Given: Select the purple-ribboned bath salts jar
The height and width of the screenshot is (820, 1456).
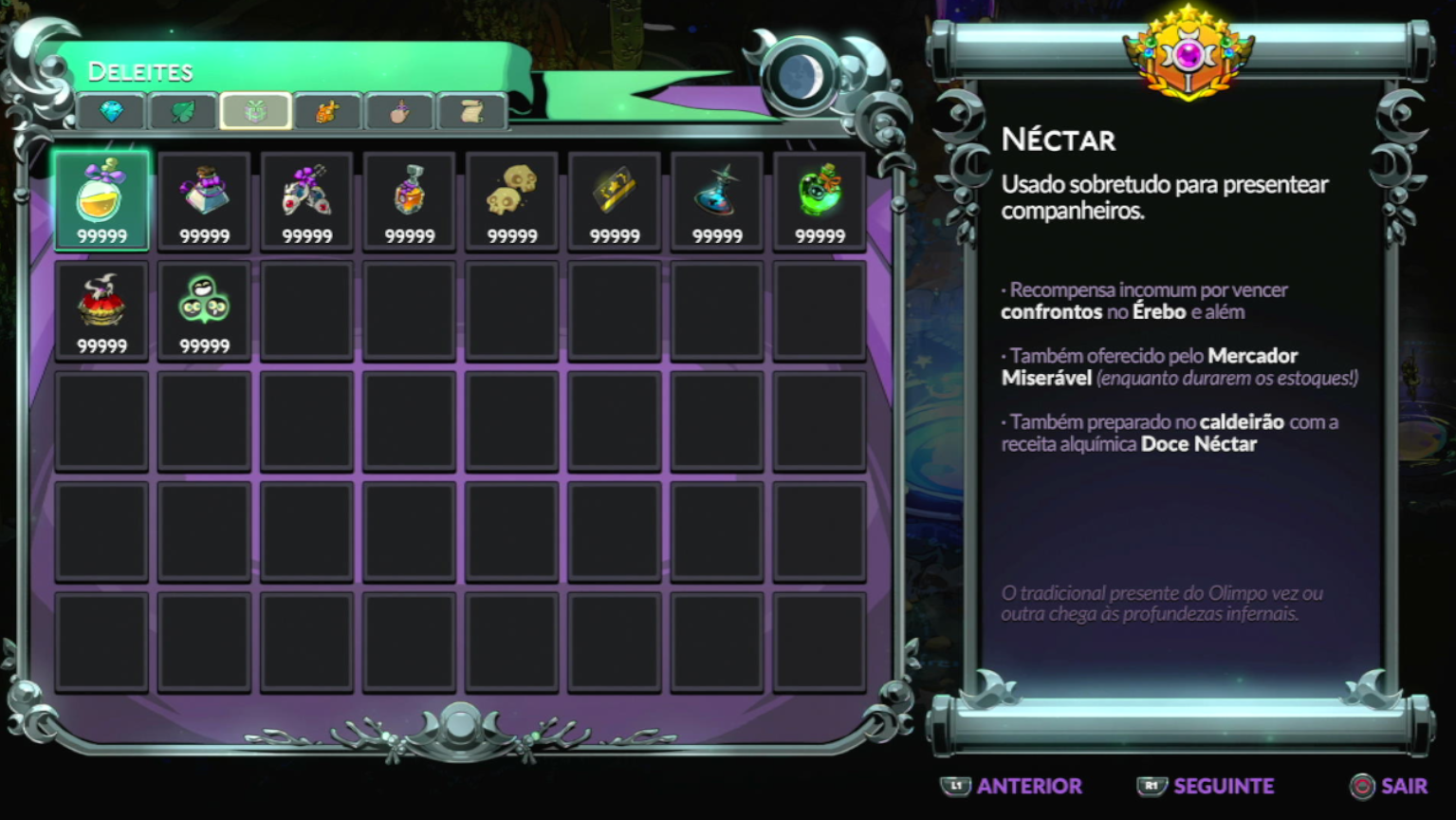Looking at the screenshot, I should (x=204, y=200).
